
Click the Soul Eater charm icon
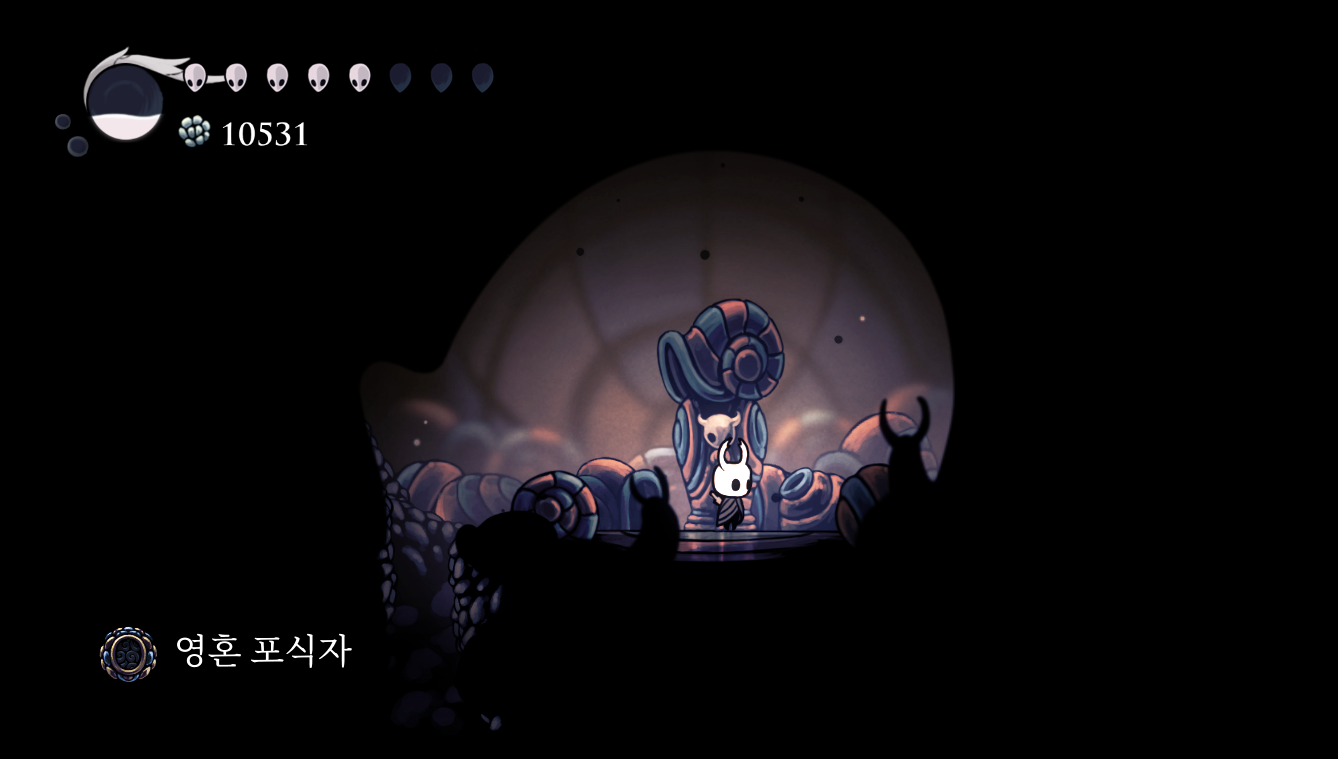[x=129, y=654]
